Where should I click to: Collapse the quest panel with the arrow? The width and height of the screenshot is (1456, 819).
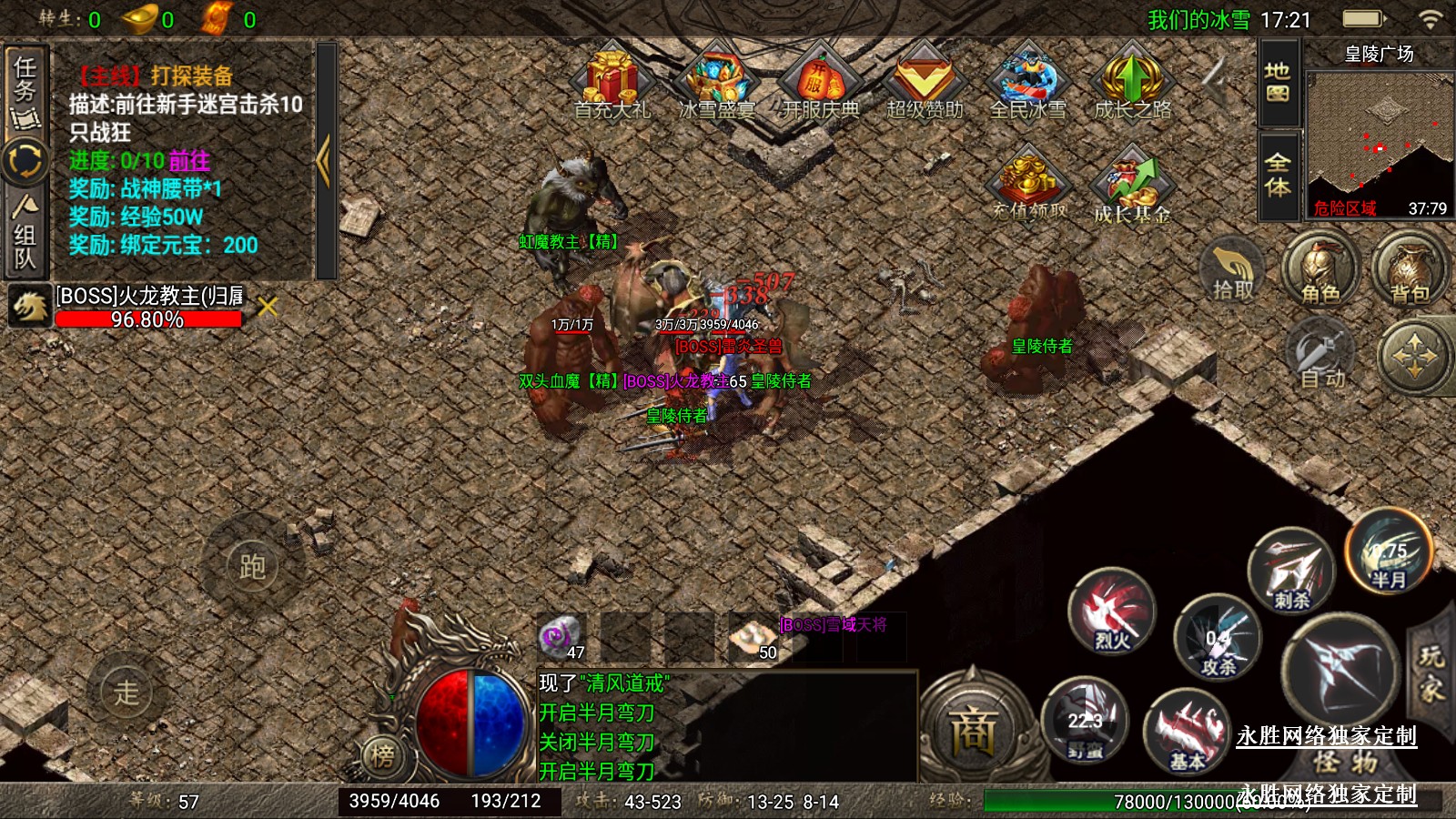point(325,161)
